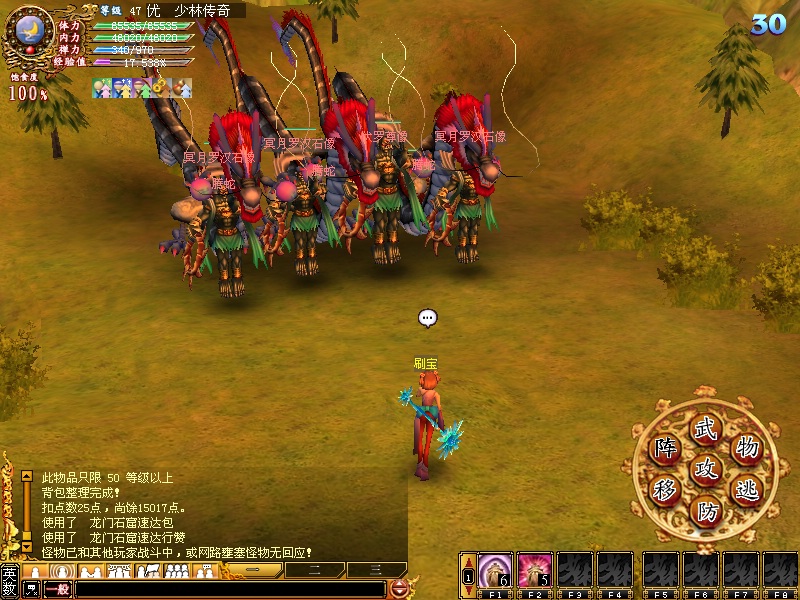Click the red round button beside chat input
The height and width of the screenshot is (600, 800).
click(x=399, y=589)
